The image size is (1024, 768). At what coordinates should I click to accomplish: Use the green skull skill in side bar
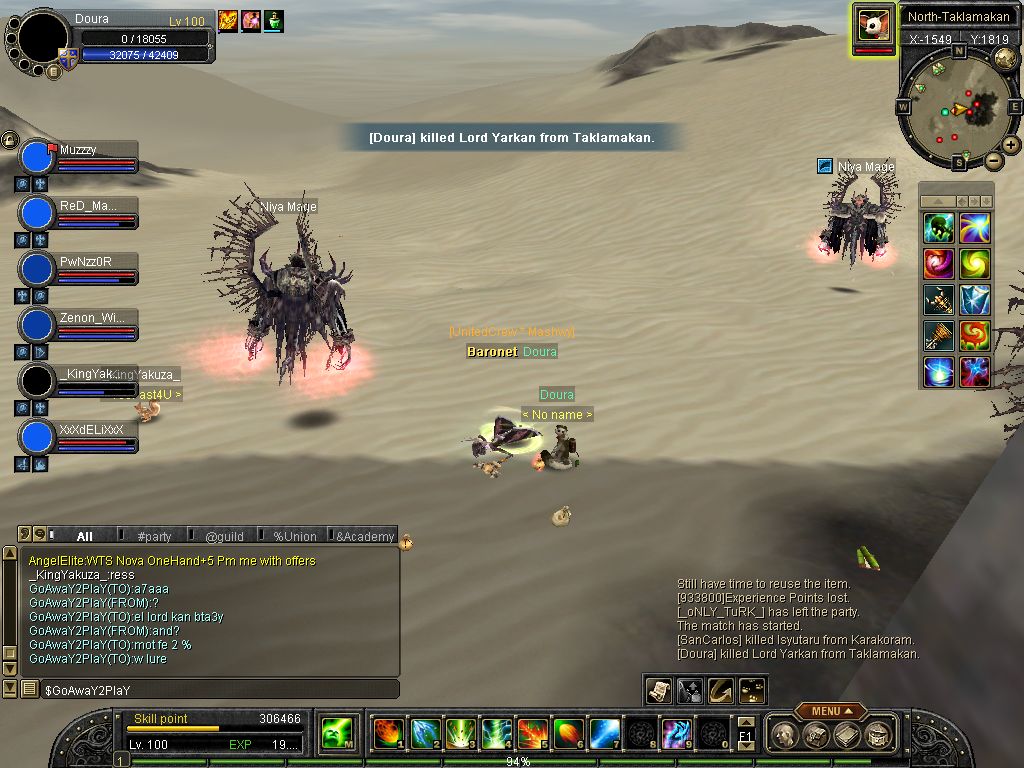tap(938, 228)
